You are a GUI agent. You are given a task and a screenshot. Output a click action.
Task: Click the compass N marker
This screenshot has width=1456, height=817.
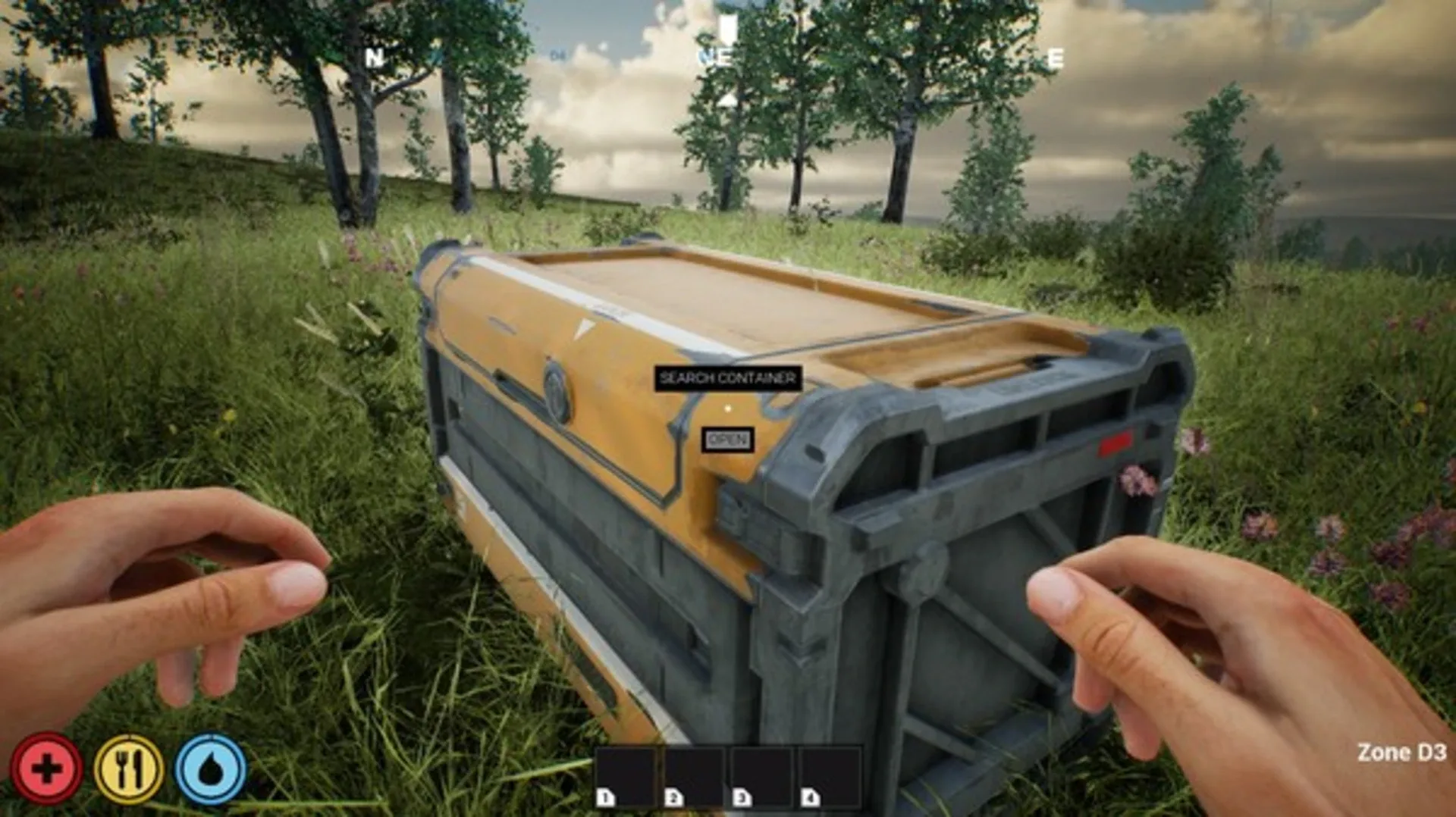[375, 57]
